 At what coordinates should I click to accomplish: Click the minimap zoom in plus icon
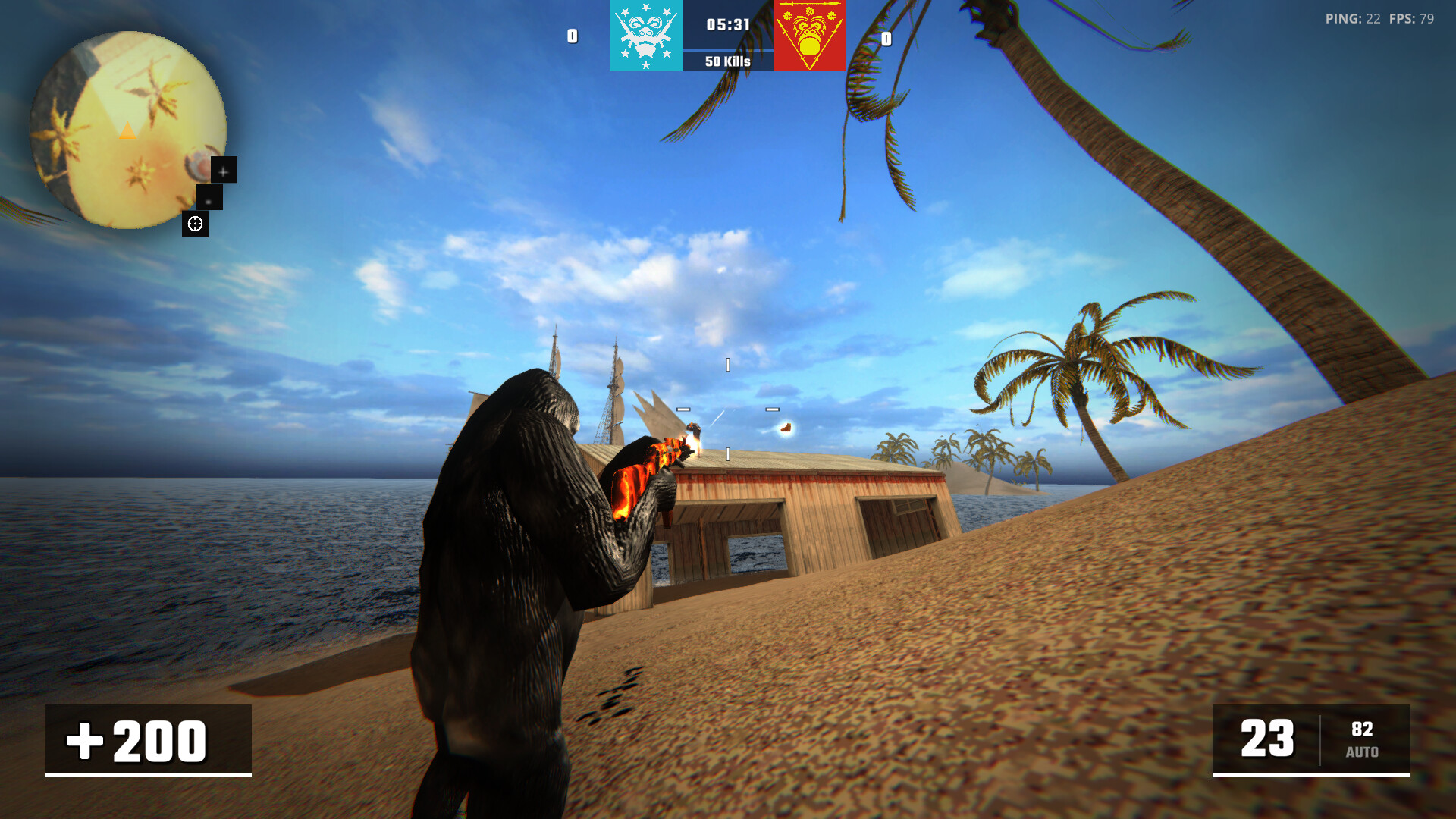point(223,170)
